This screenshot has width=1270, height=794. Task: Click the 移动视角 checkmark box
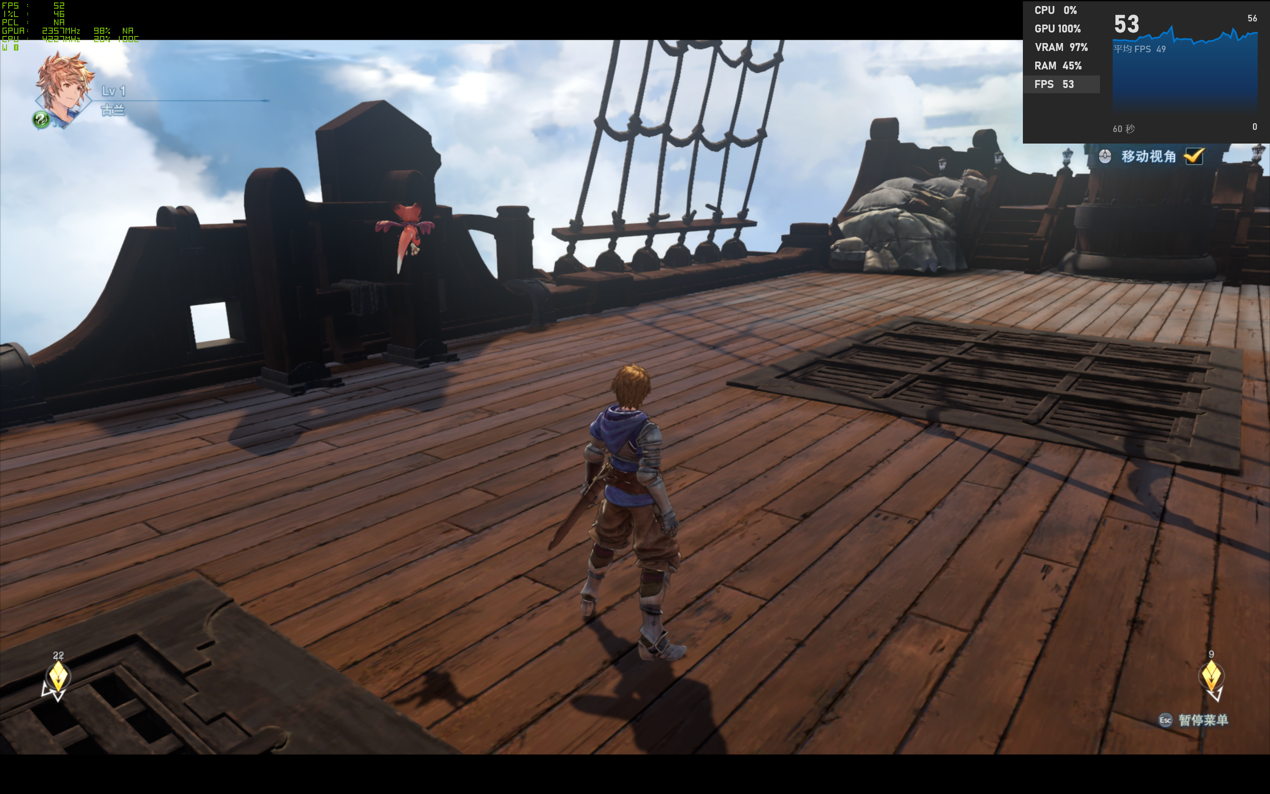(x=1193, y=156)
